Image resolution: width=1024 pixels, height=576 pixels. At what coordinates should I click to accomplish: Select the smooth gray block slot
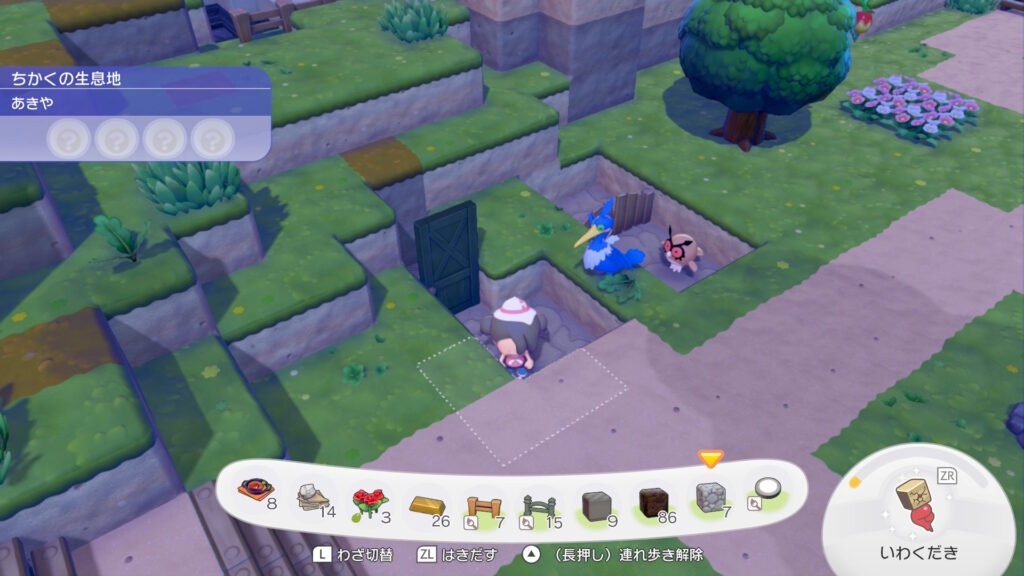pos(596,500)
